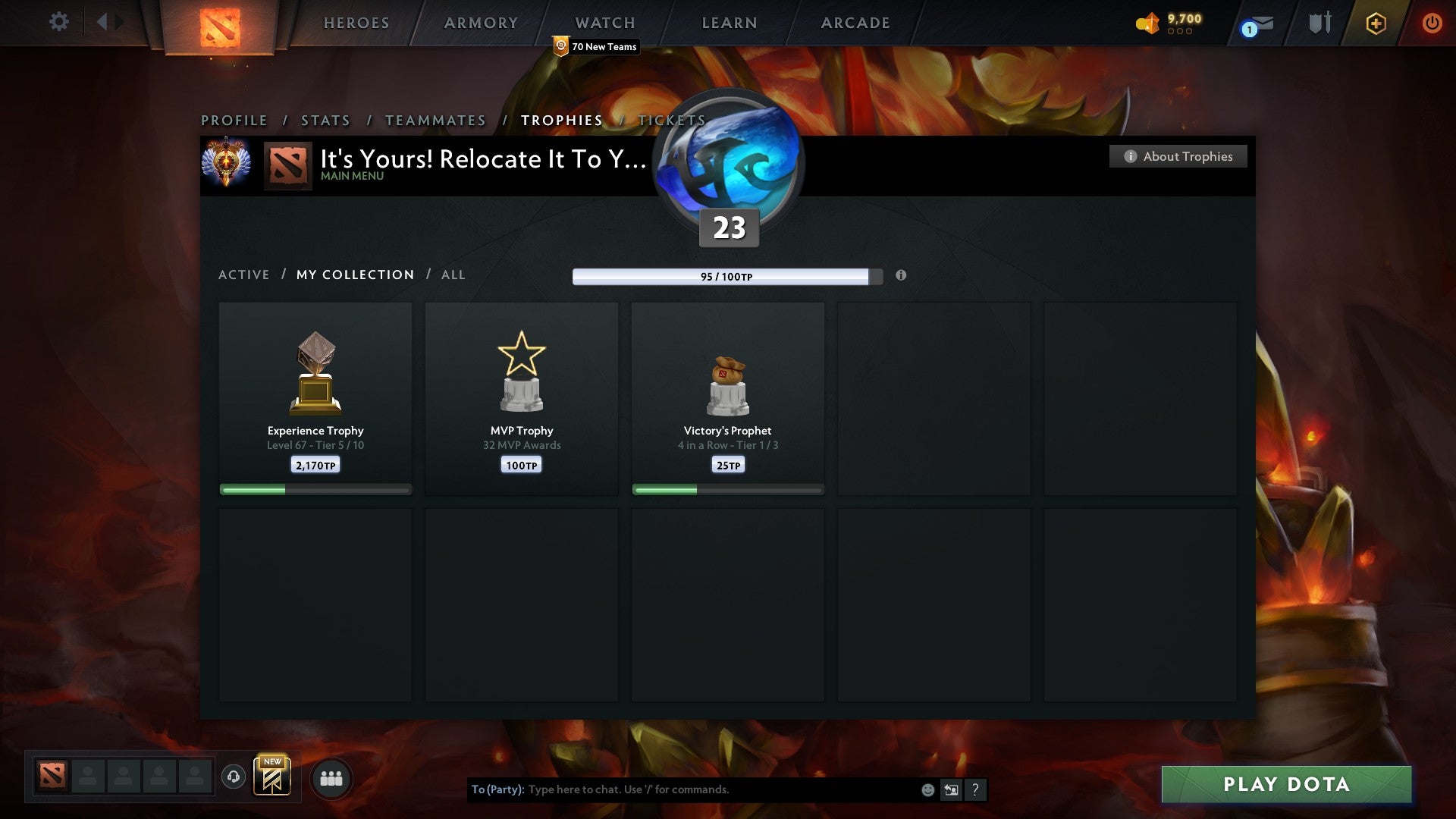Switch to the STATS tab
The width and height of the screenshot is (1456, 819).
[x=325, y=120]
